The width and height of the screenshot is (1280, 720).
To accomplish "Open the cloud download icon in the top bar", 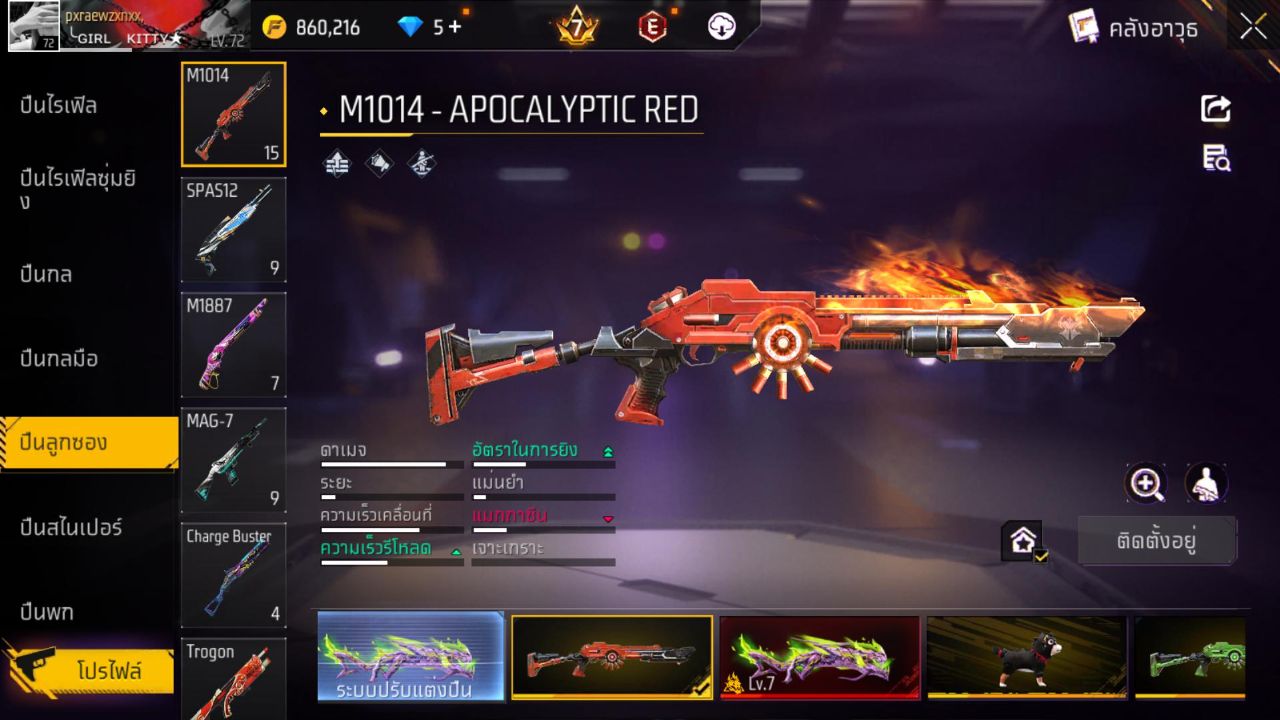I will click(x=722, y=27).
